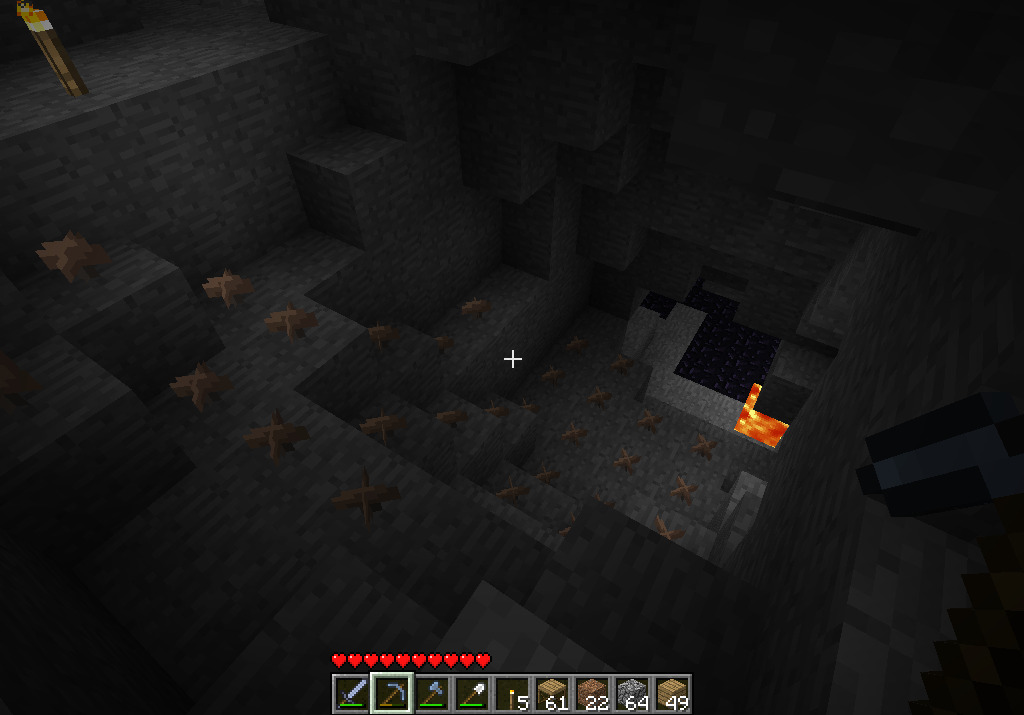Screen dimensions: 1024x715
Task: Select the wooden planks stack of 49
Action: tap(672, 693)
